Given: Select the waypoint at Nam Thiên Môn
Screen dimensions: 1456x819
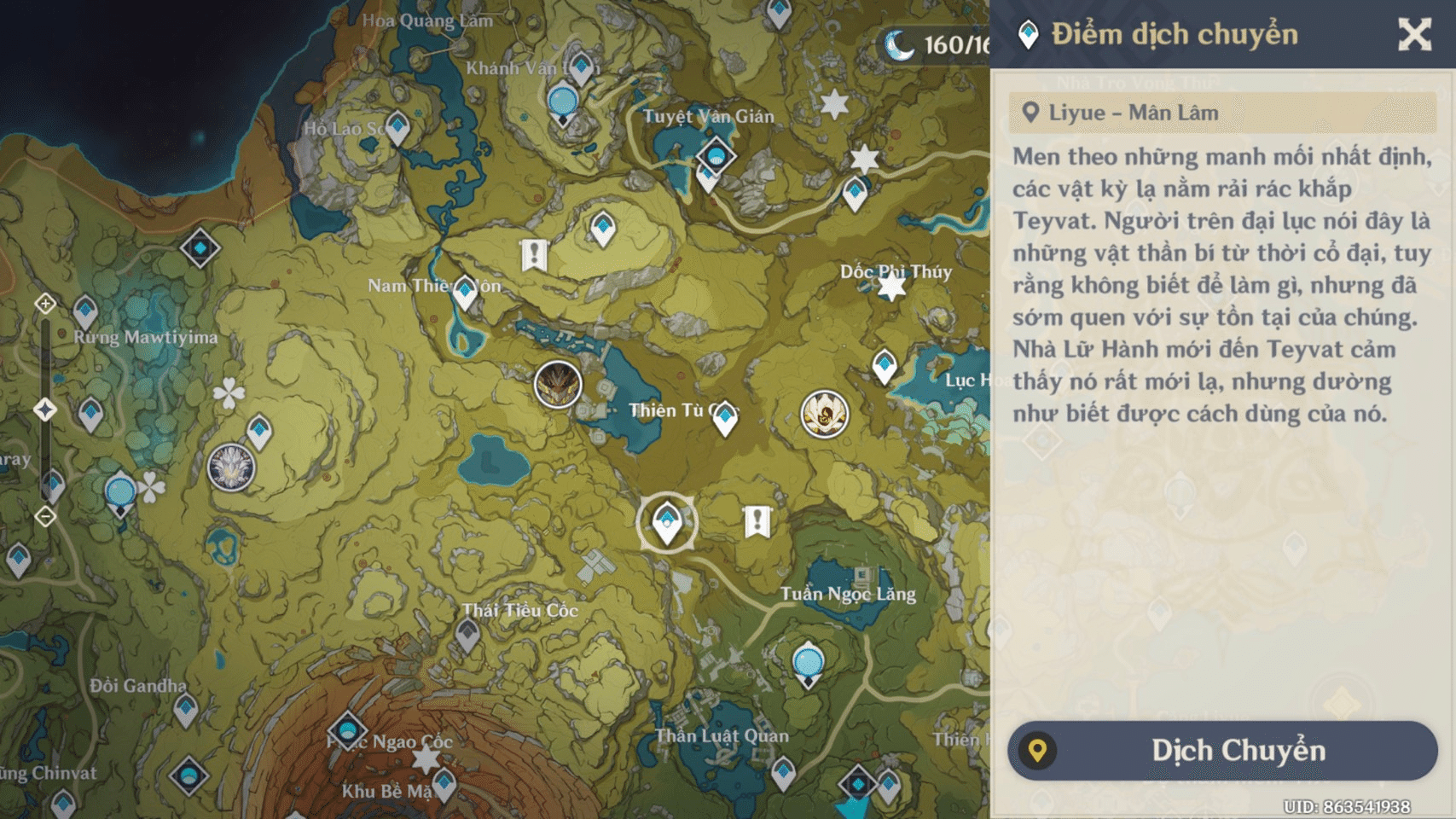Looking at the screenshot, I should coord(465,293).
